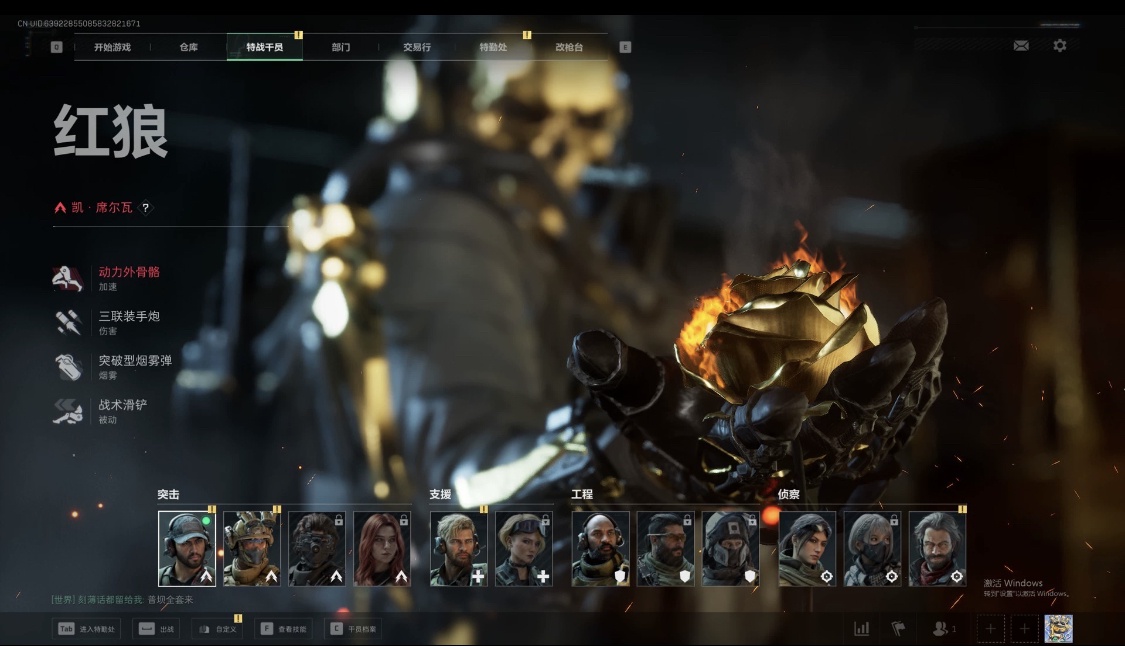Go to the 部门 tab
1125x646 pixels.
[341, 47]
